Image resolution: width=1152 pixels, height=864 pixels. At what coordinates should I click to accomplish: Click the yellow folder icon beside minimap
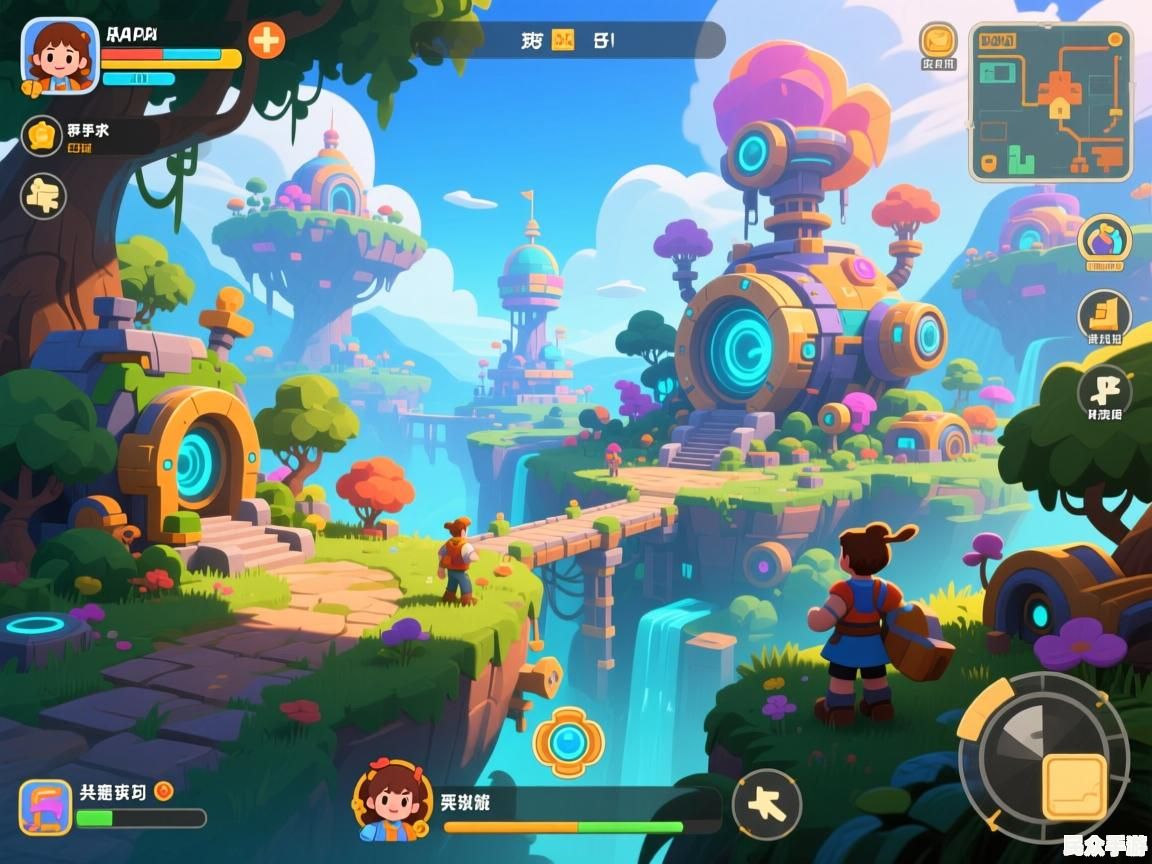pos(938,40)
